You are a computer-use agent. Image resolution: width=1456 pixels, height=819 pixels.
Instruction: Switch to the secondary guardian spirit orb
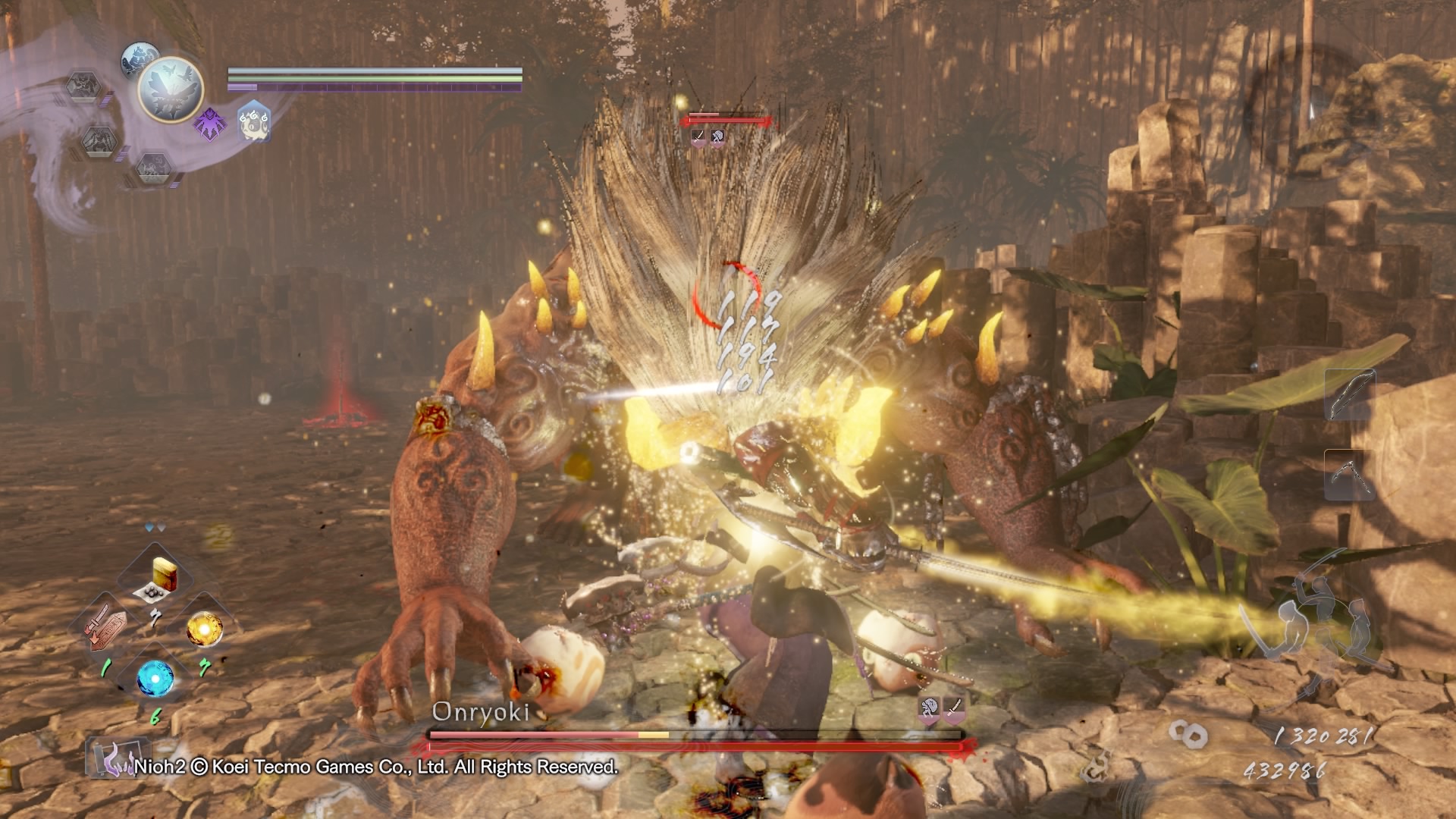138,59
